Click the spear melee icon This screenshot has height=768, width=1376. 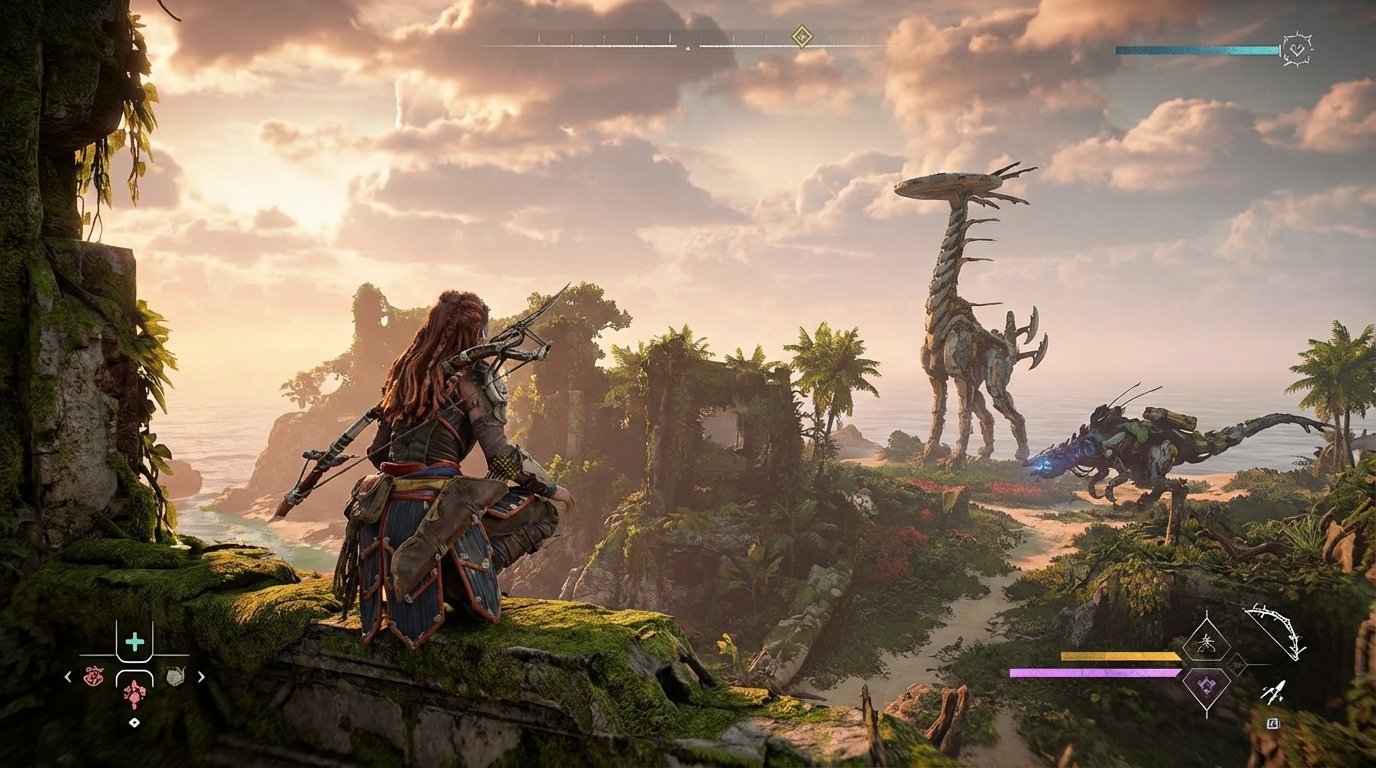pos(1272,690)
